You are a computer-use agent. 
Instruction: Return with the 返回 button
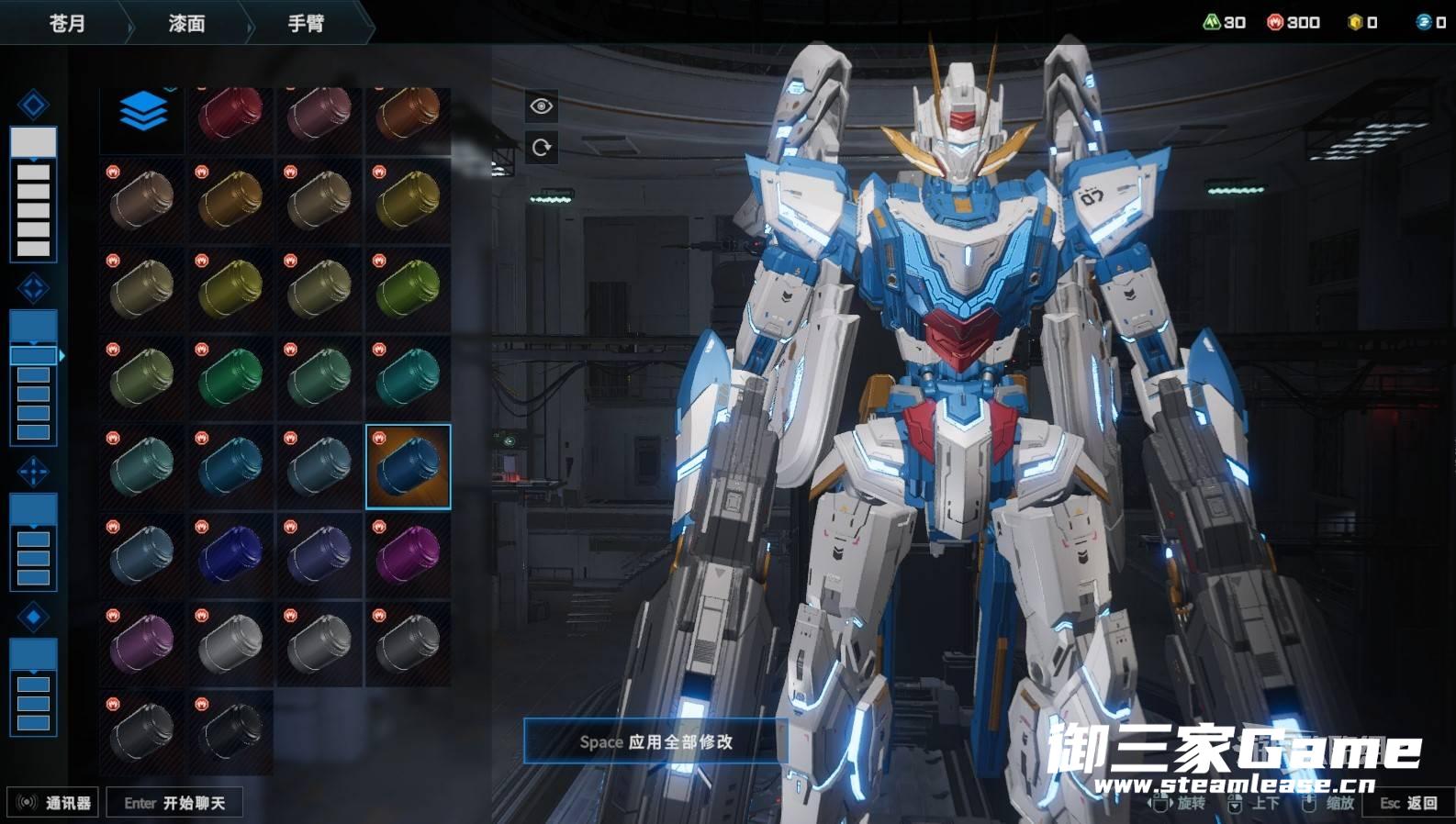1409,803
